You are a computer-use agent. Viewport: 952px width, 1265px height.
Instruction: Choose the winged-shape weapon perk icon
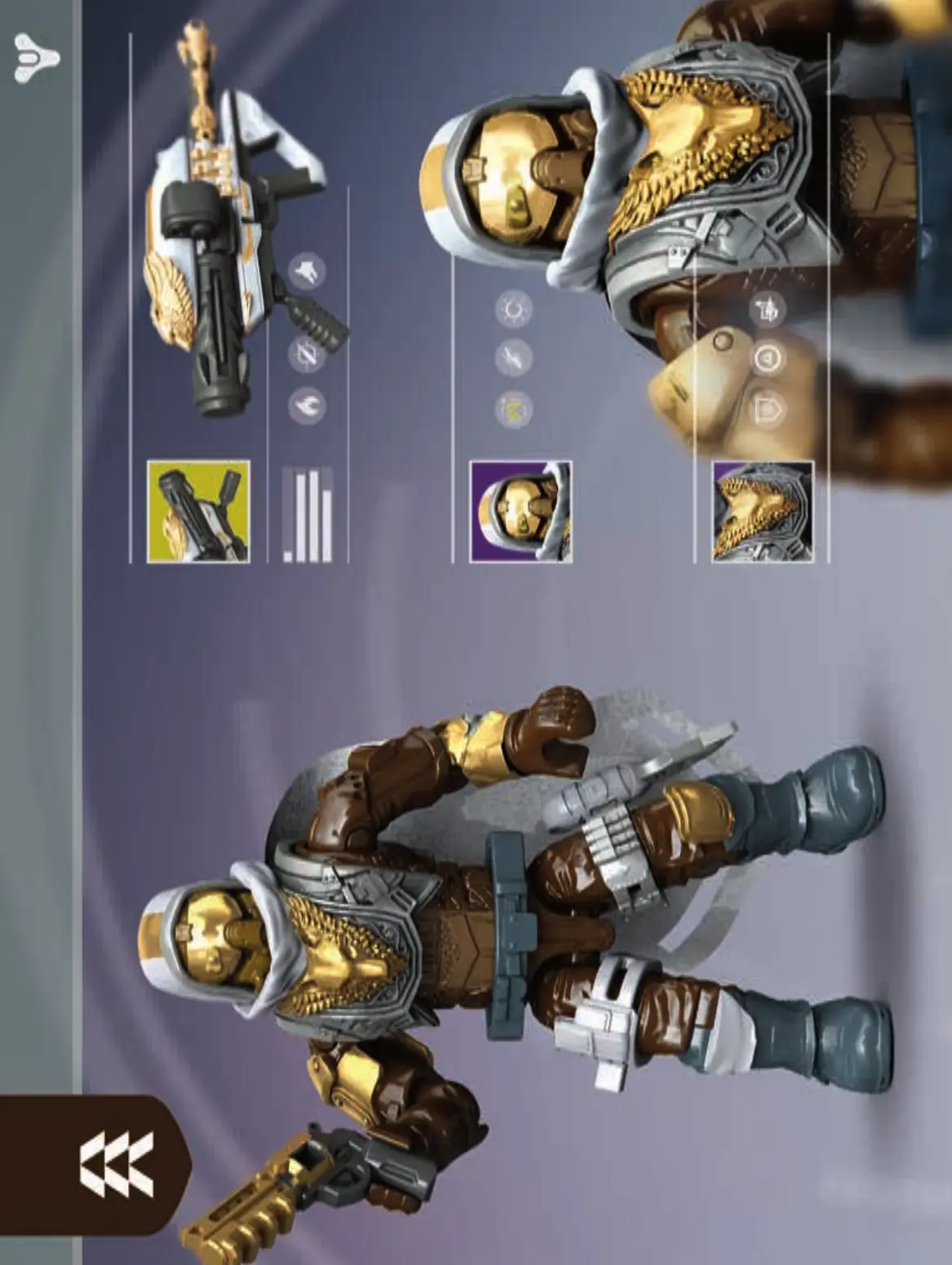tap(308, 271)
